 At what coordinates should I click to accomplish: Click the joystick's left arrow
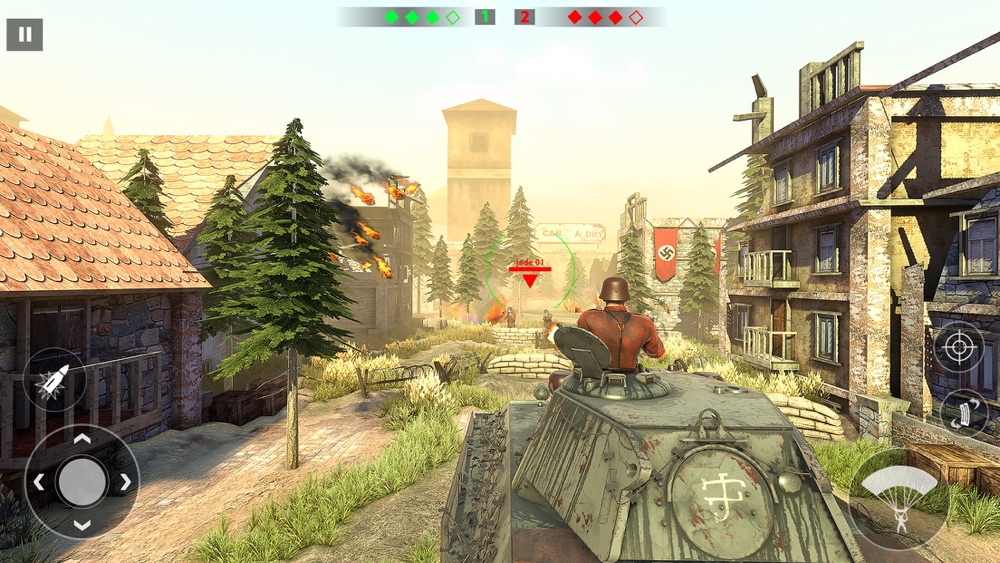click(38, 482)
